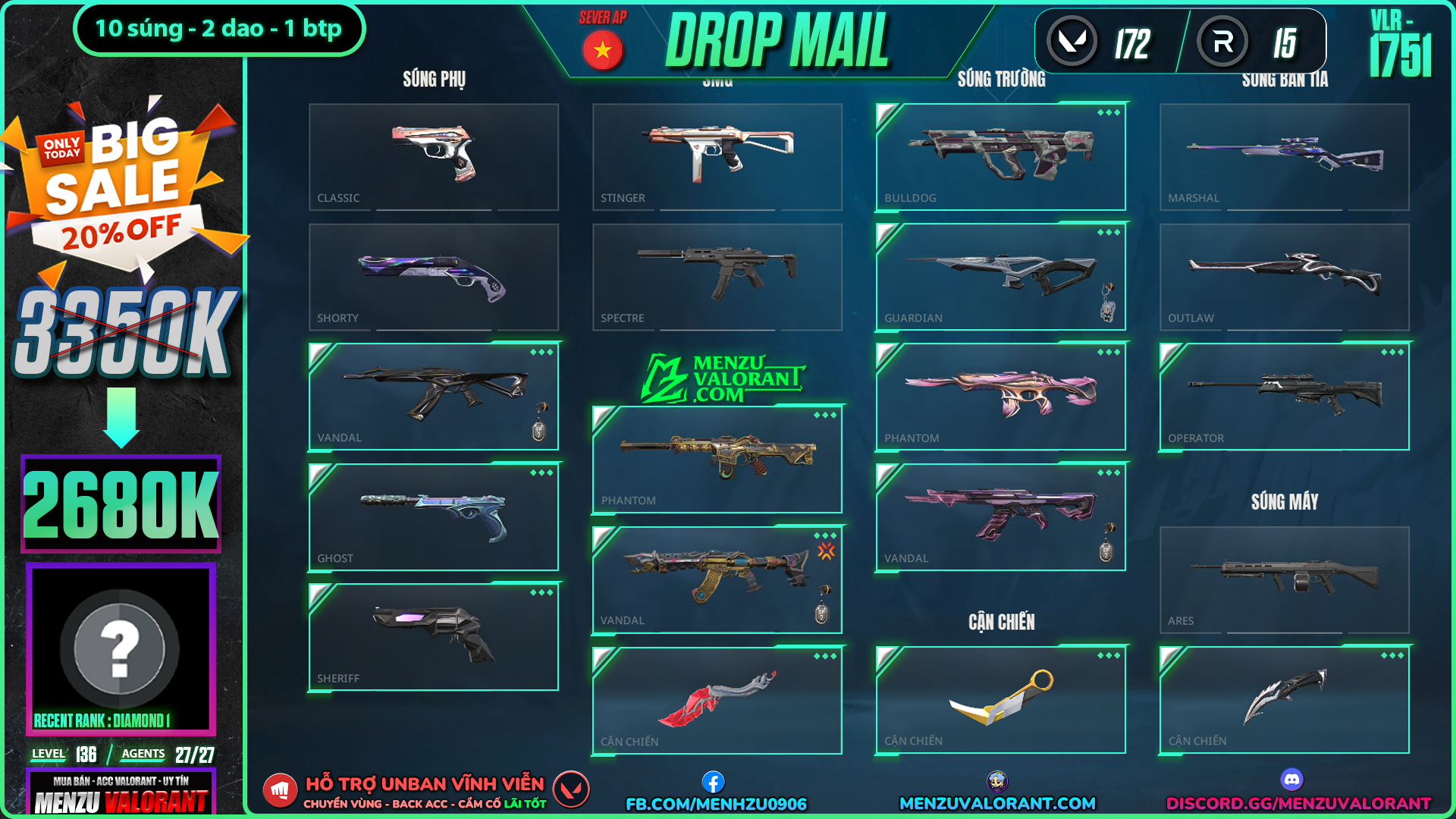The image size is (1456, 819).
Task: Open the Bulldog rifle skin tile
Action: 1000,157
